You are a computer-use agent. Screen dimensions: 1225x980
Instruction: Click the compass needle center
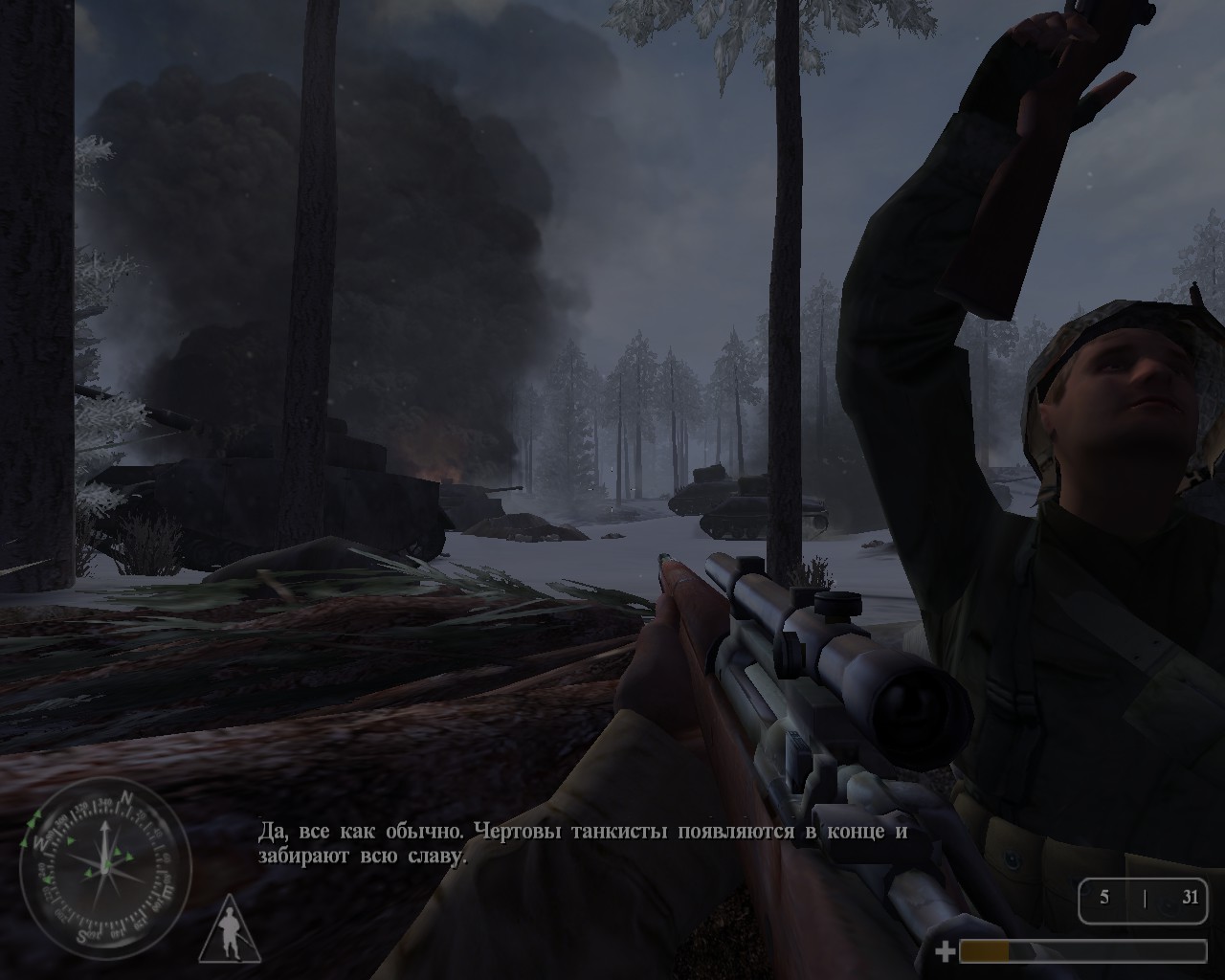click(x=106, y=872)
